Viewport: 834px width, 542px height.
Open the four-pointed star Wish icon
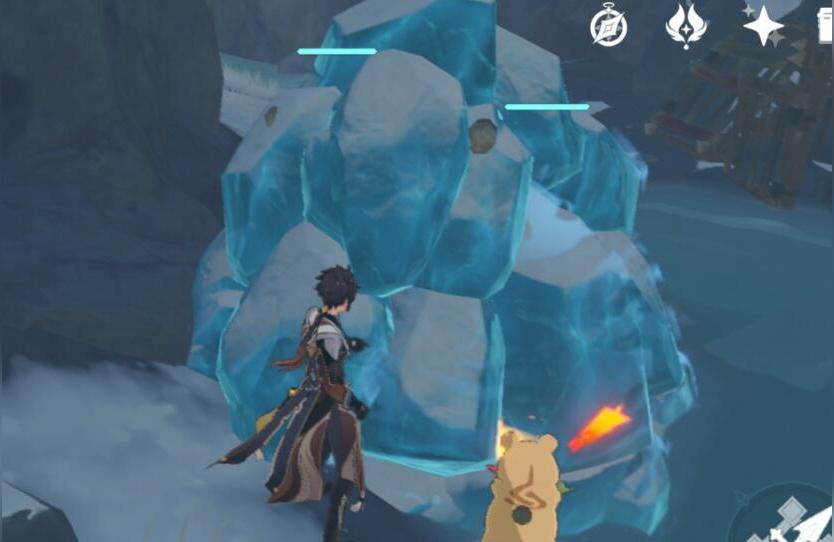(764, 26)
